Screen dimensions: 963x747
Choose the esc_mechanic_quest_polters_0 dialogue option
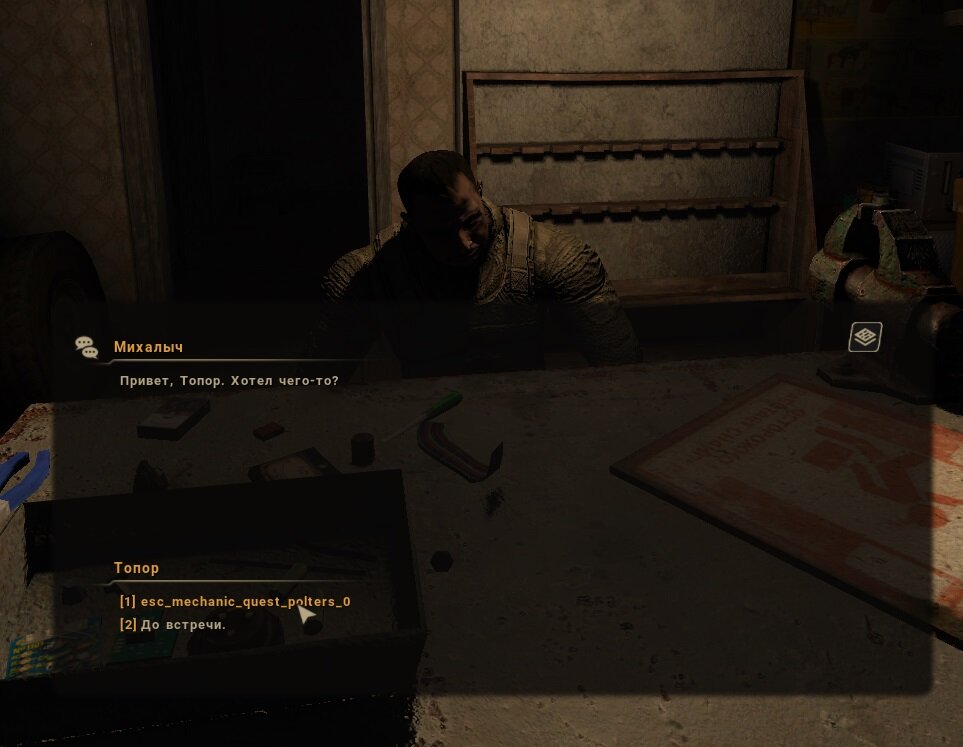tap(235, 602)
